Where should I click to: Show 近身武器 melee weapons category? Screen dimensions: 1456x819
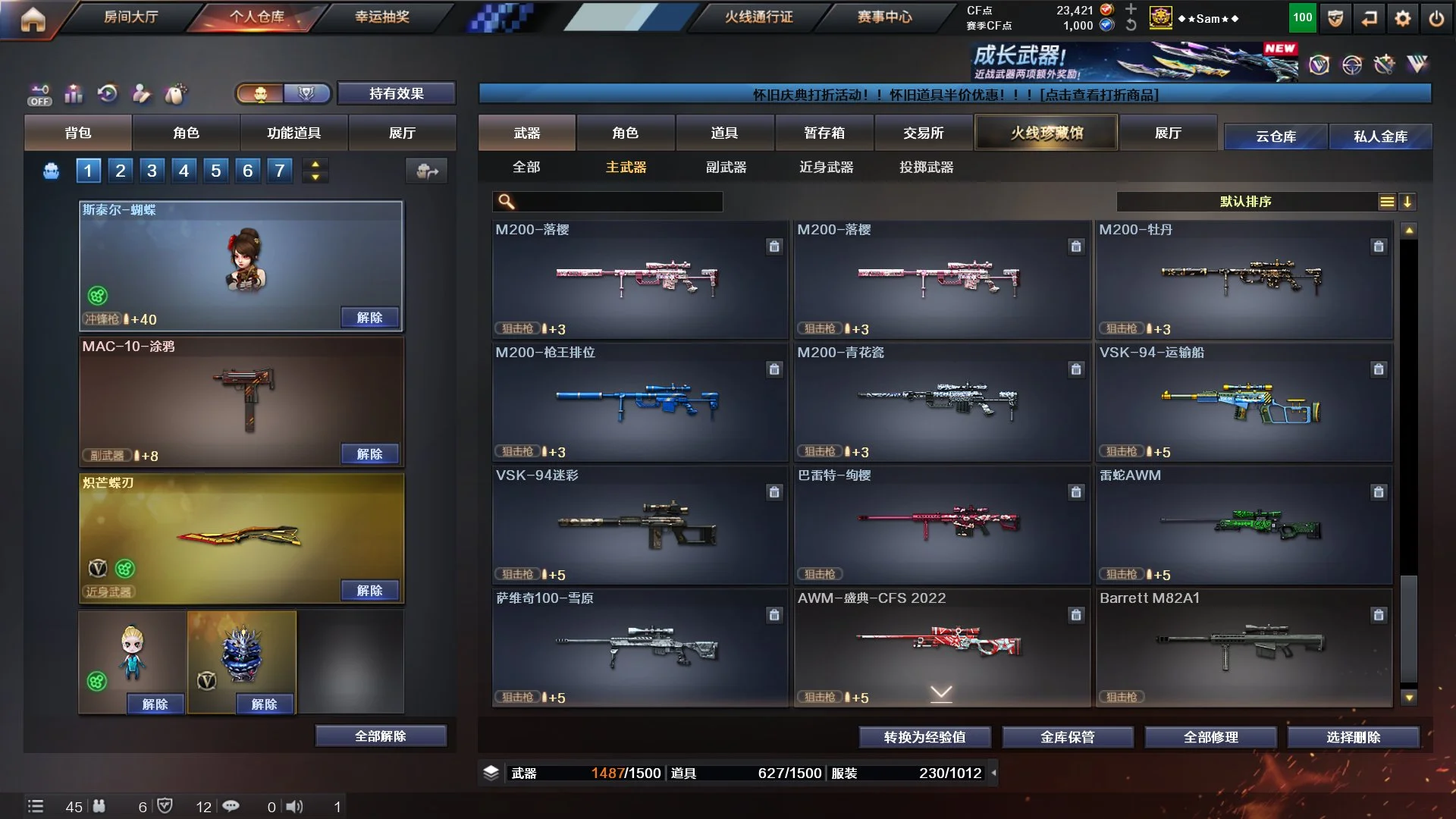pos(826,167)
